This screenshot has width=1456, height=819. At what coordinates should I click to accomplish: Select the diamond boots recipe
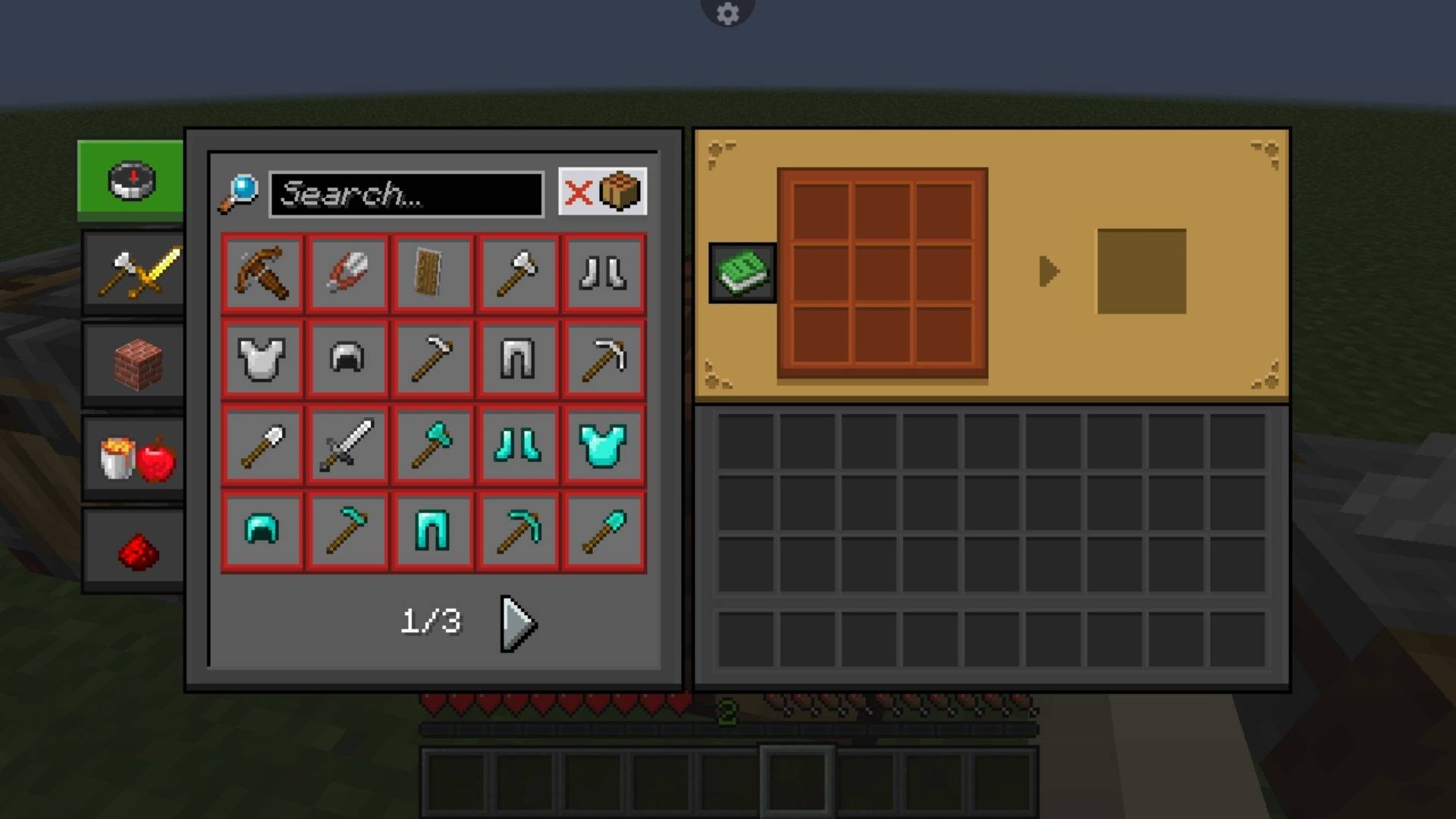519,445
